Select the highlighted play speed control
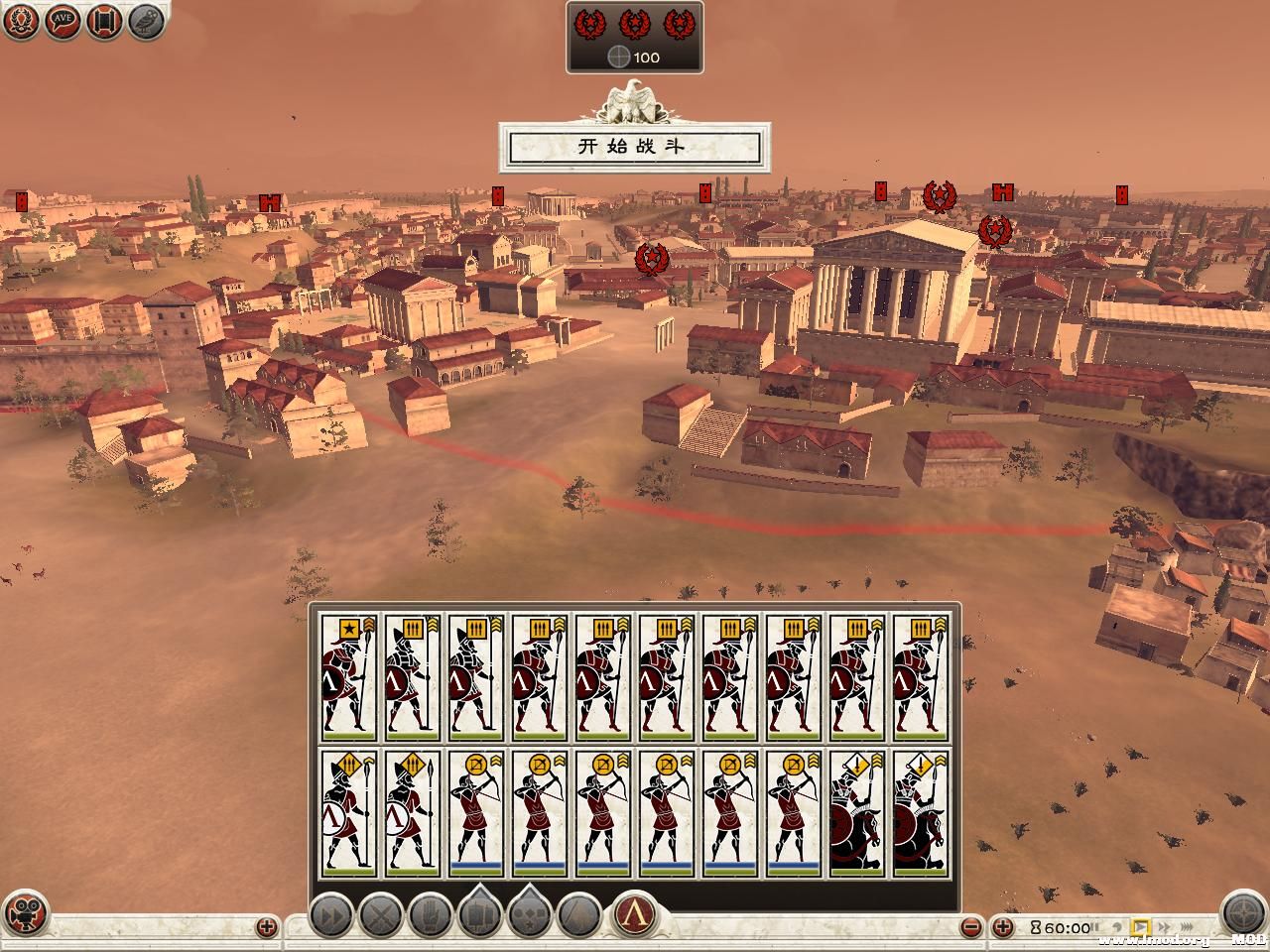This screenshot has height=952, width=1270. 1140,927
